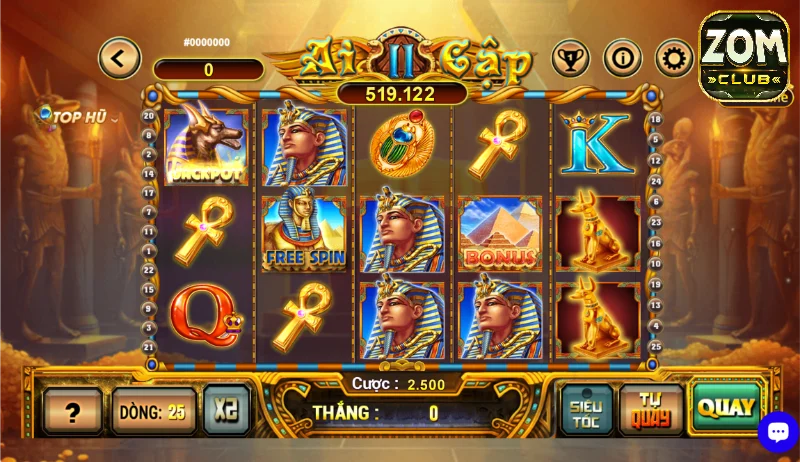This screenshot has height=462, width=800.
Task: Open the trophy leaderboard
Action: [x=570, y=58]
